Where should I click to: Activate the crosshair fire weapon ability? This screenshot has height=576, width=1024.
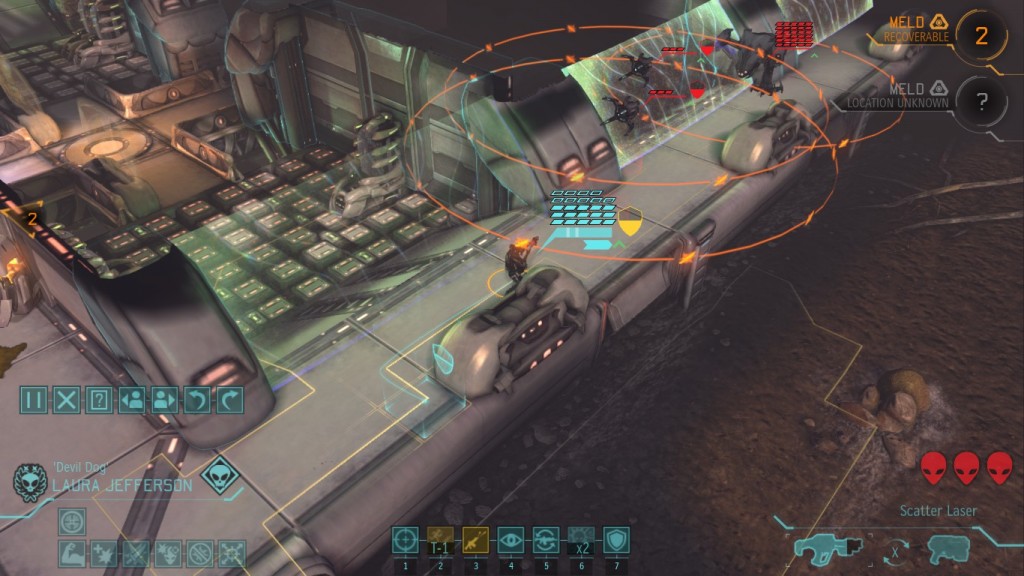[x=405, y=540]
